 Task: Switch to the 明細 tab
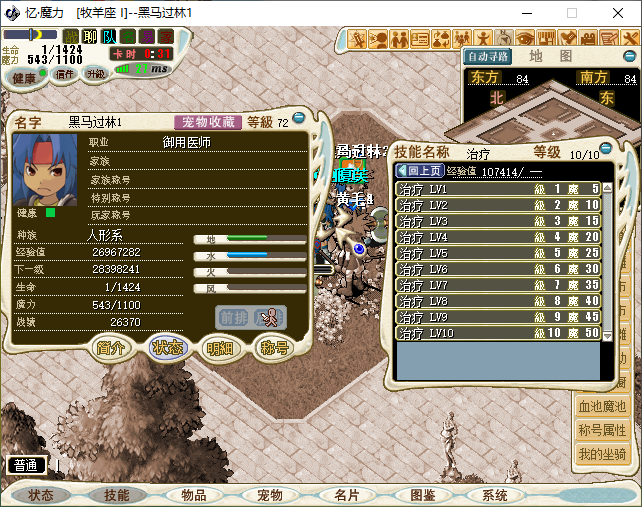tap(219, 348)
